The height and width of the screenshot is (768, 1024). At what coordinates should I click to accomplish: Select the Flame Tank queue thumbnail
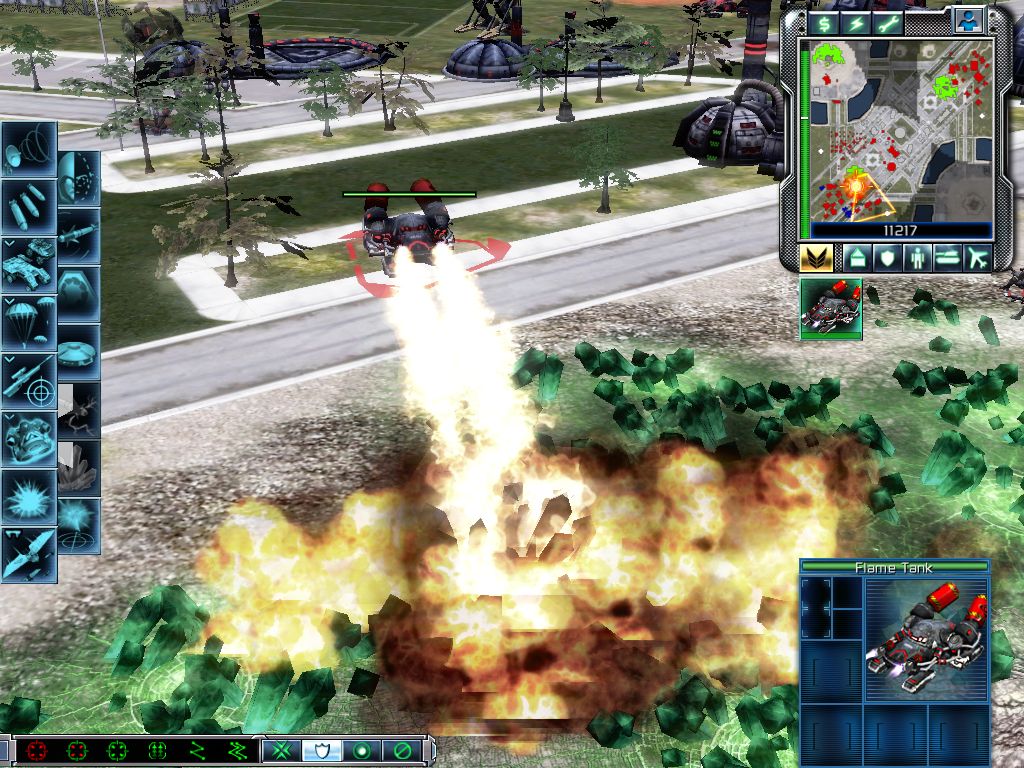tap(831, 308)
